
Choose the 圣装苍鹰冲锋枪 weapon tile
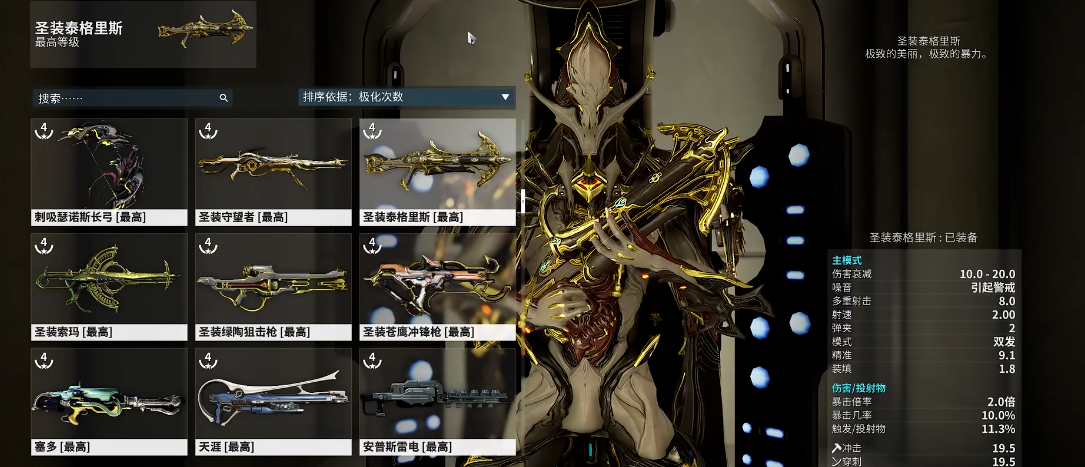(437, 284)
